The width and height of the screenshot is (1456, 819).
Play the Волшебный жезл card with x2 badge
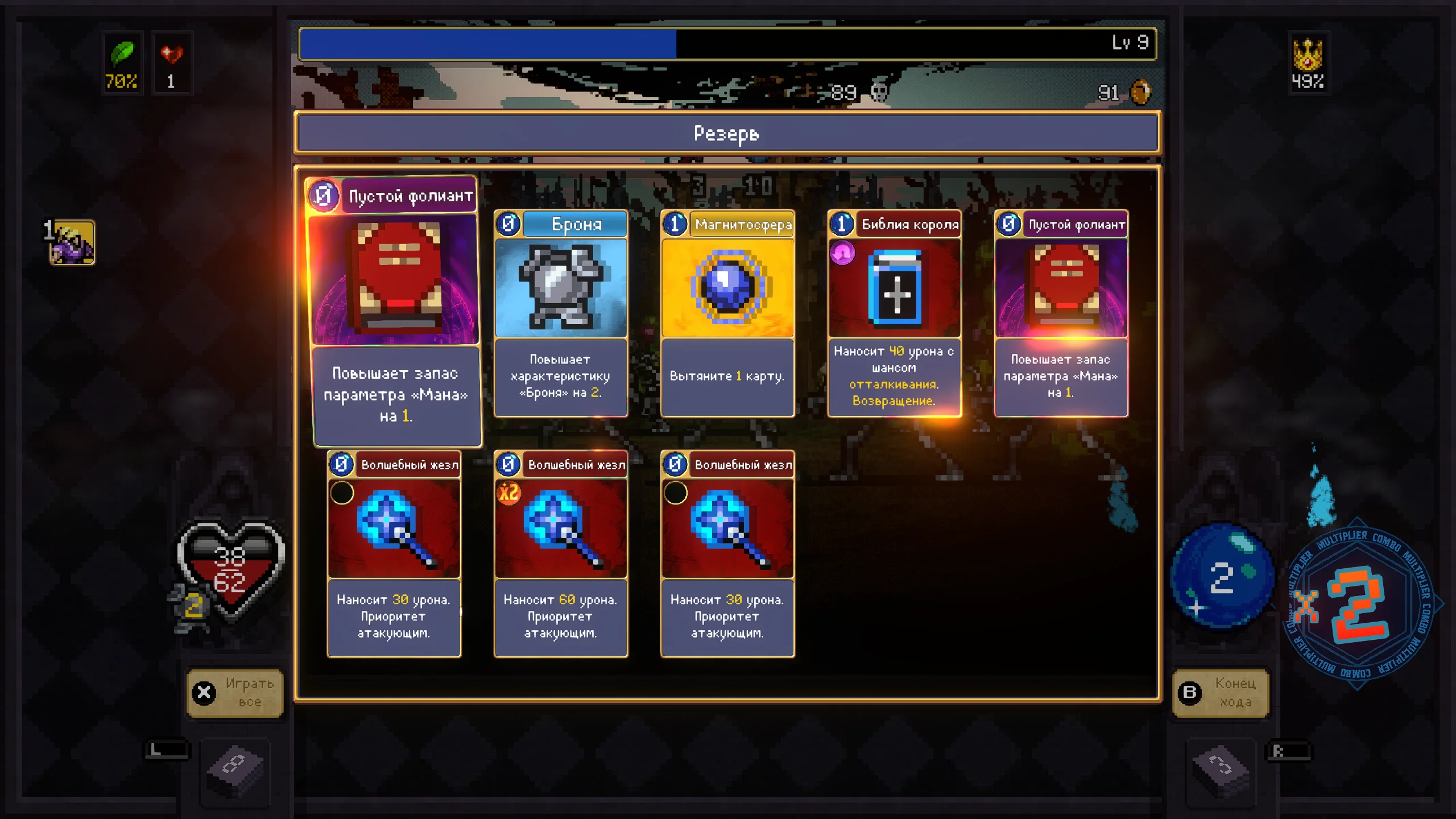coord(561,553)
